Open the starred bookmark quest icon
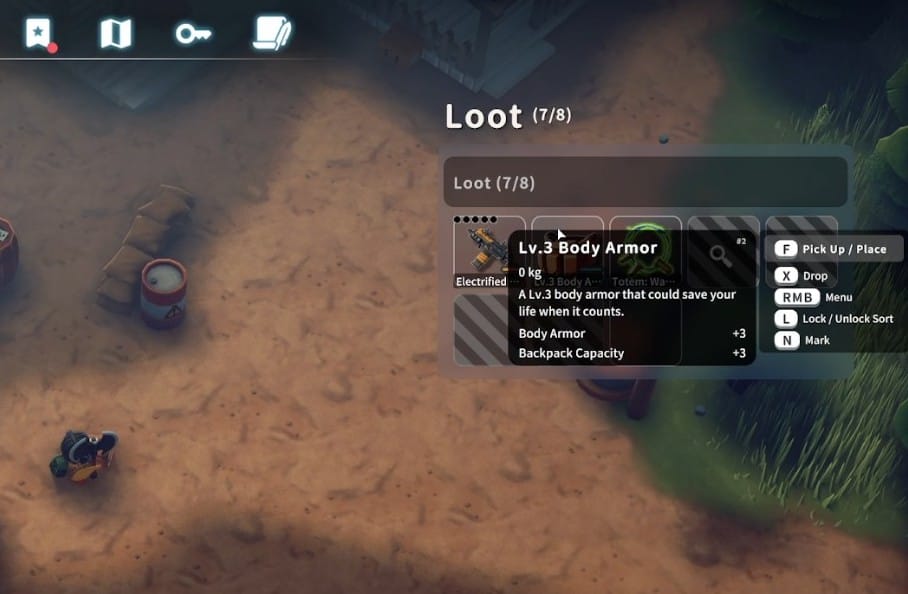The height and width of the screenshot is (594, 908). [x=39, y=33]
